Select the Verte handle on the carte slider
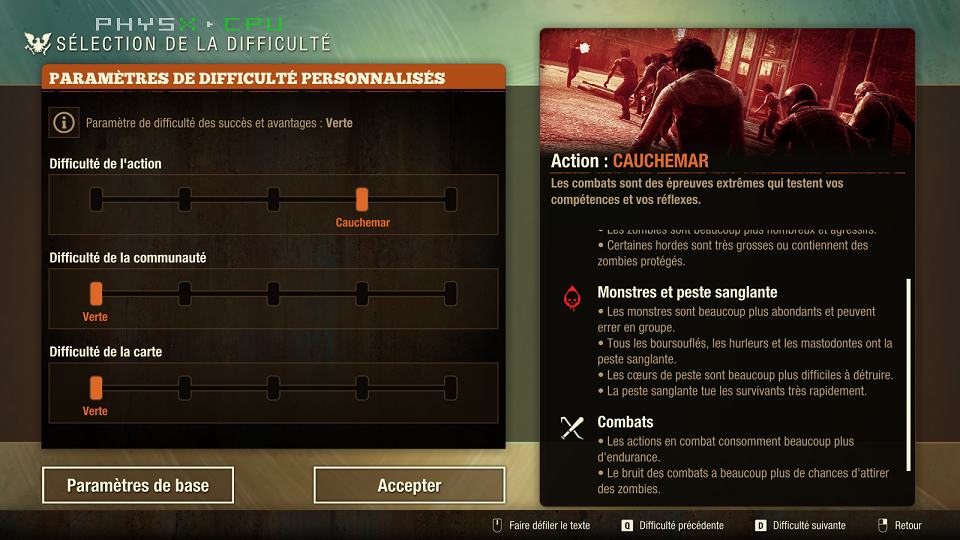Screen dimensions: 960x540 [x=96, y=387]
